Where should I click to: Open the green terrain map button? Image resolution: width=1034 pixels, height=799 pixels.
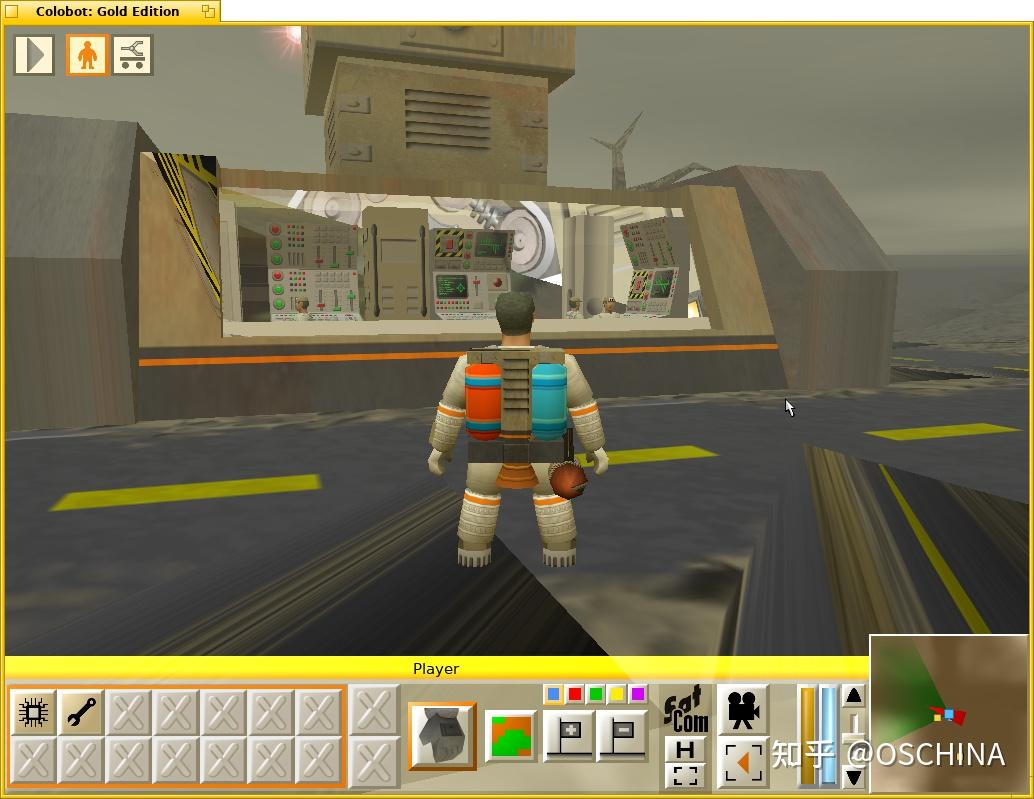[510, 736]
